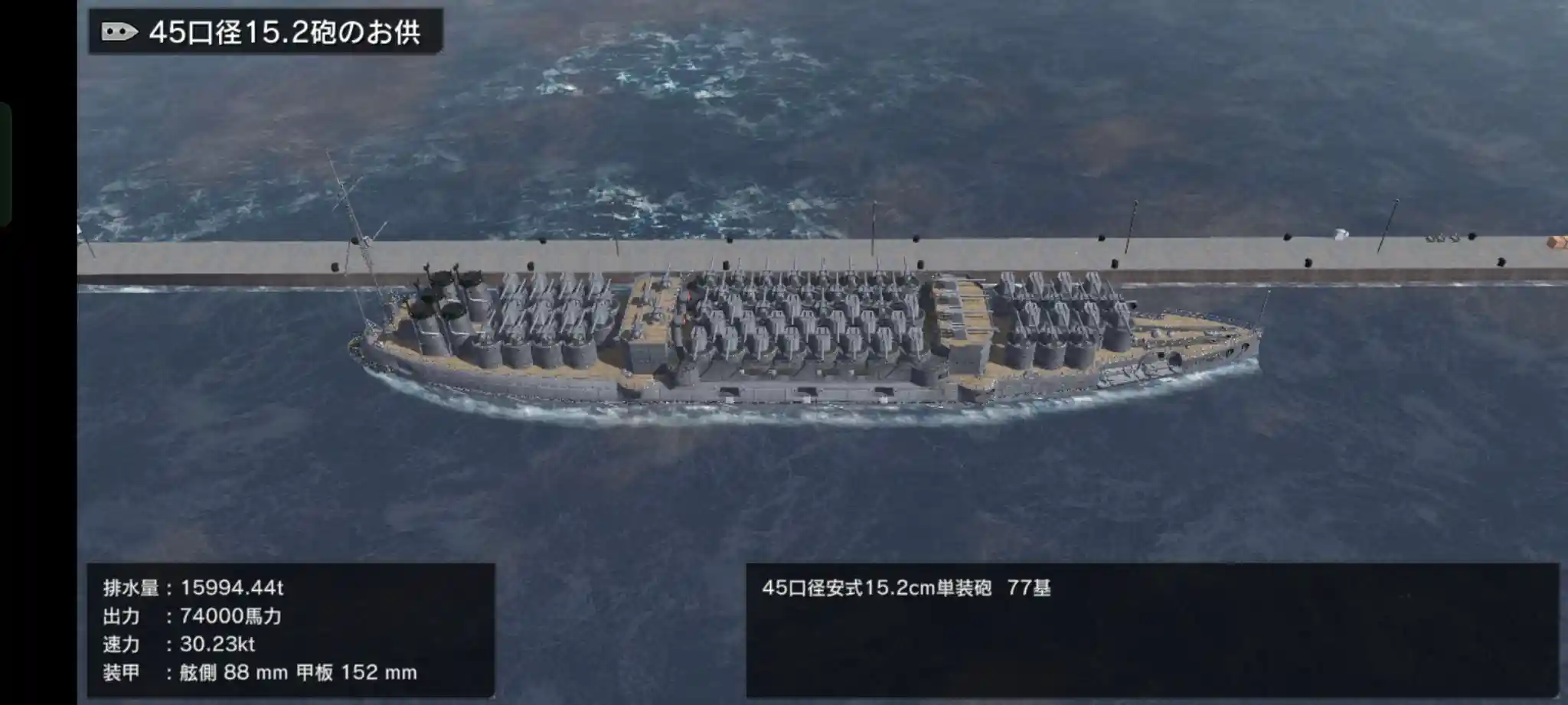Screen dimensions: 1568x705
Task: Open the edge panel handle on the left screen edge
Action: (x=5, y=164)
